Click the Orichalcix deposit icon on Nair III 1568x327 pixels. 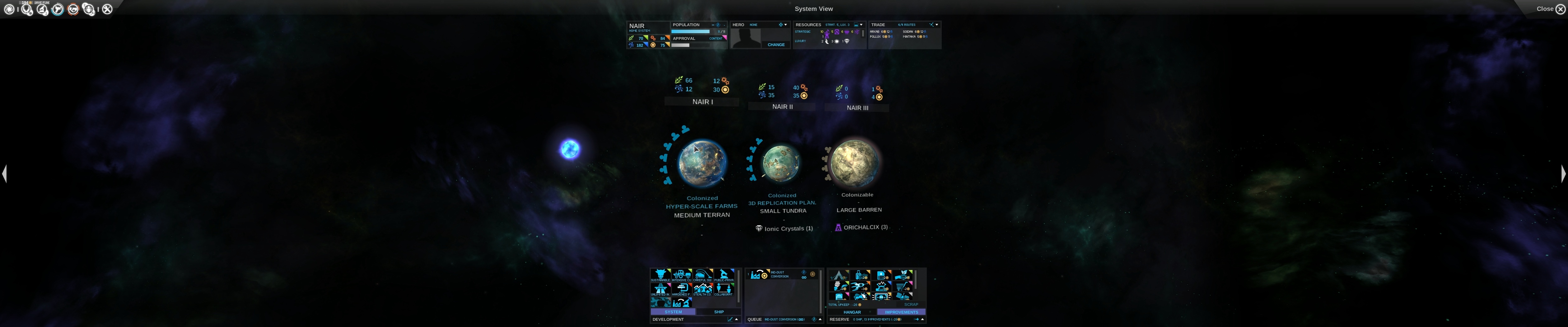[839, 227]
